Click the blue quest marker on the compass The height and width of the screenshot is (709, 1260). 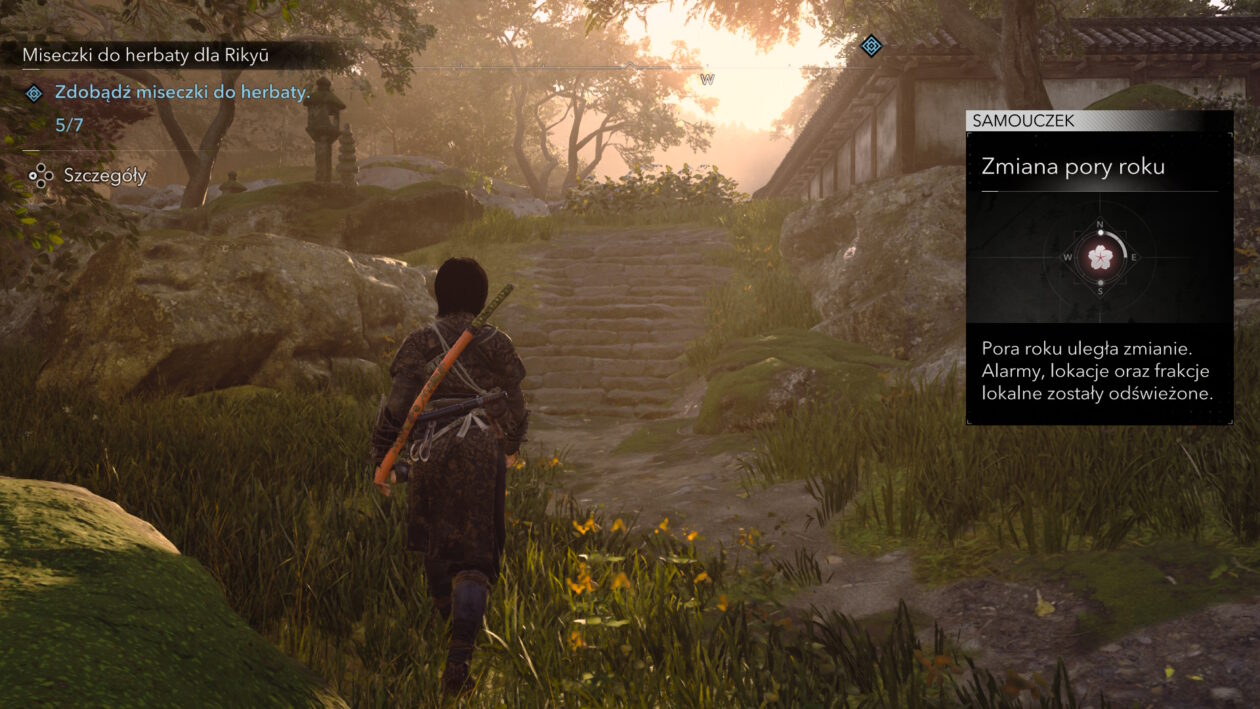point(871,45)
